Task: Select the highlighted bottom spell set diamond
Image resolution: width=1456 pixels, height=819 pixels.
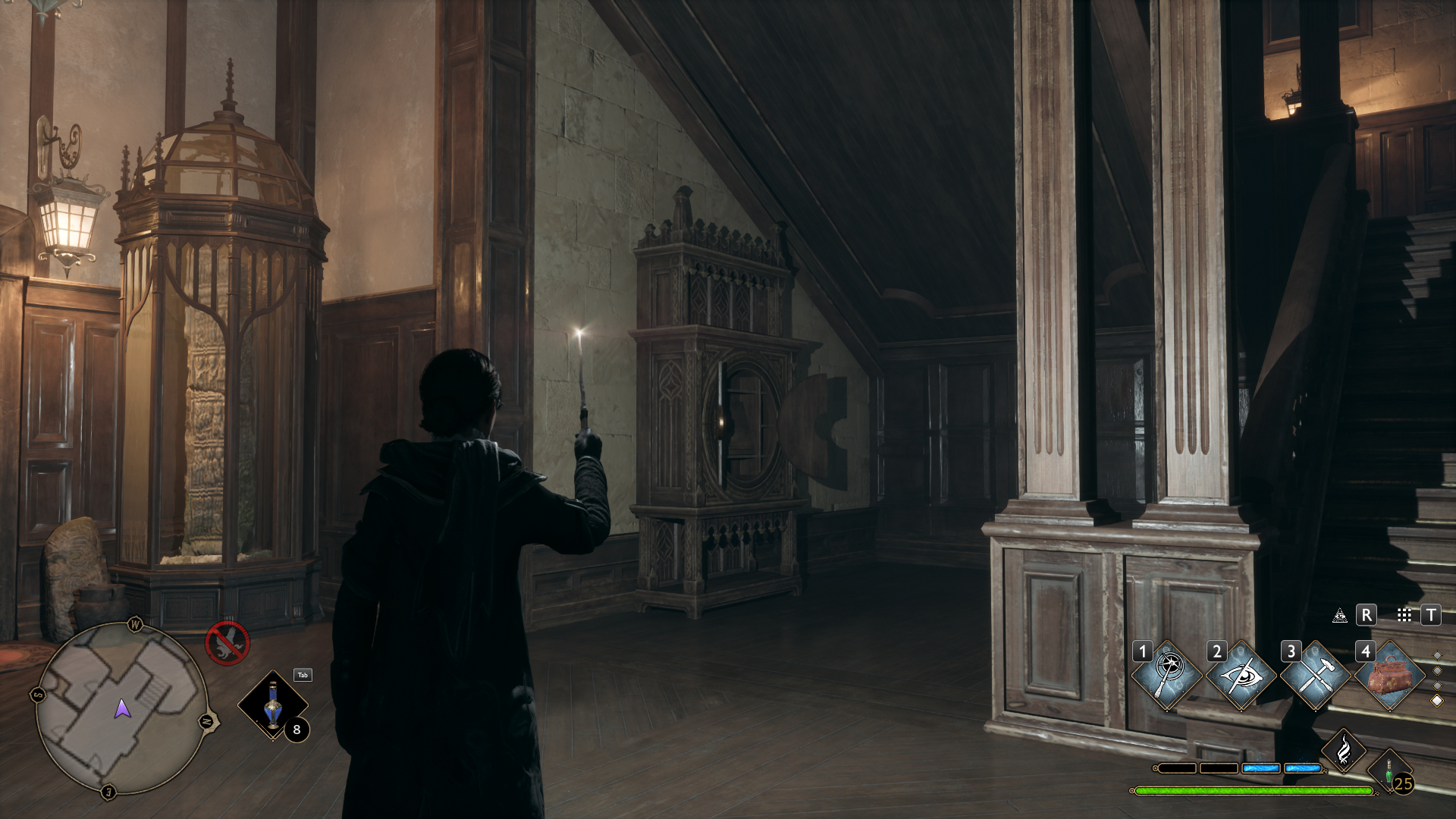Action: [x=1436, y=701]
